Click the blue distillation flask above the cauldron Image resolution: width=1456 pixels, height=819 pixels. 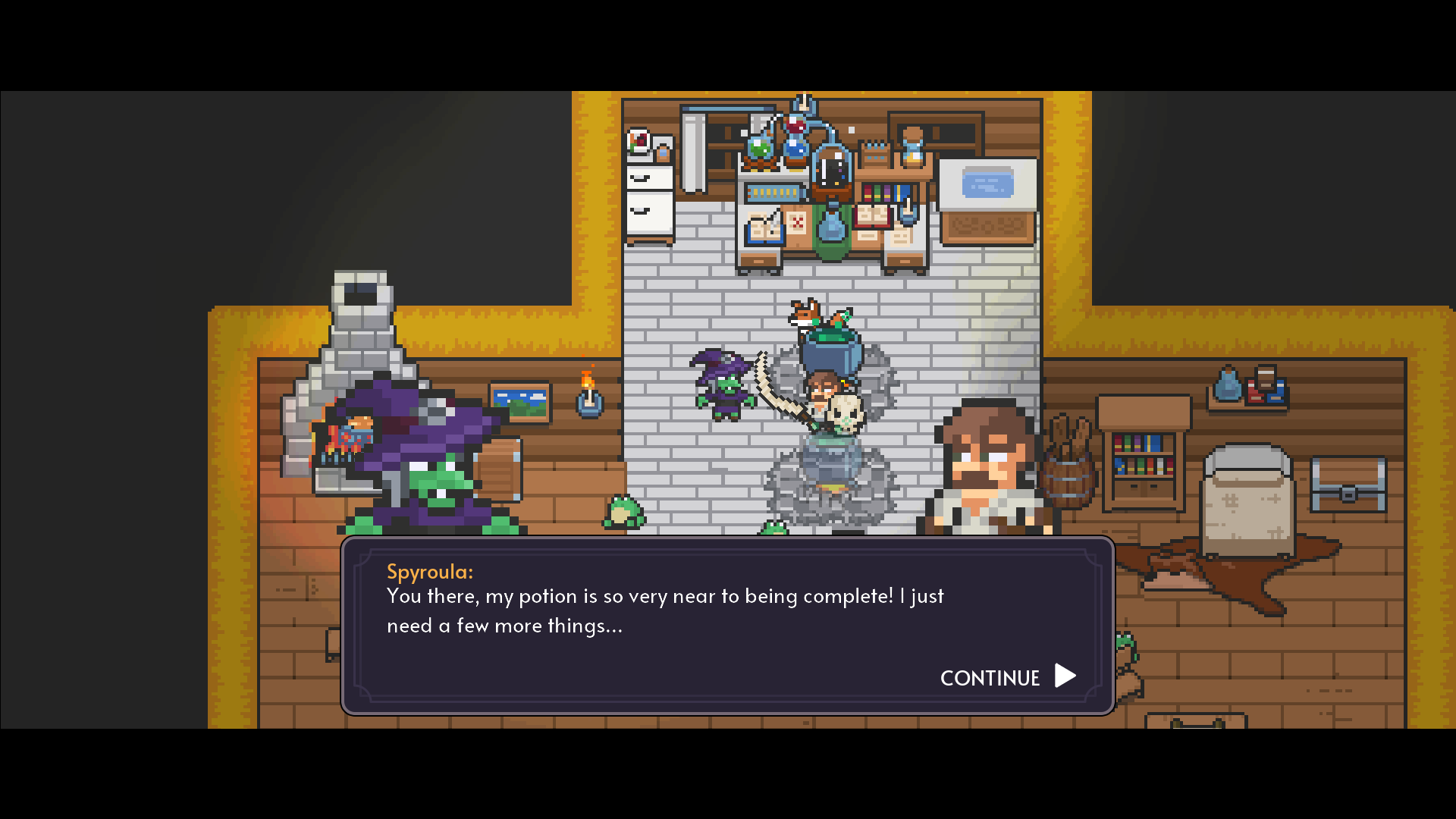click(830, 229)
